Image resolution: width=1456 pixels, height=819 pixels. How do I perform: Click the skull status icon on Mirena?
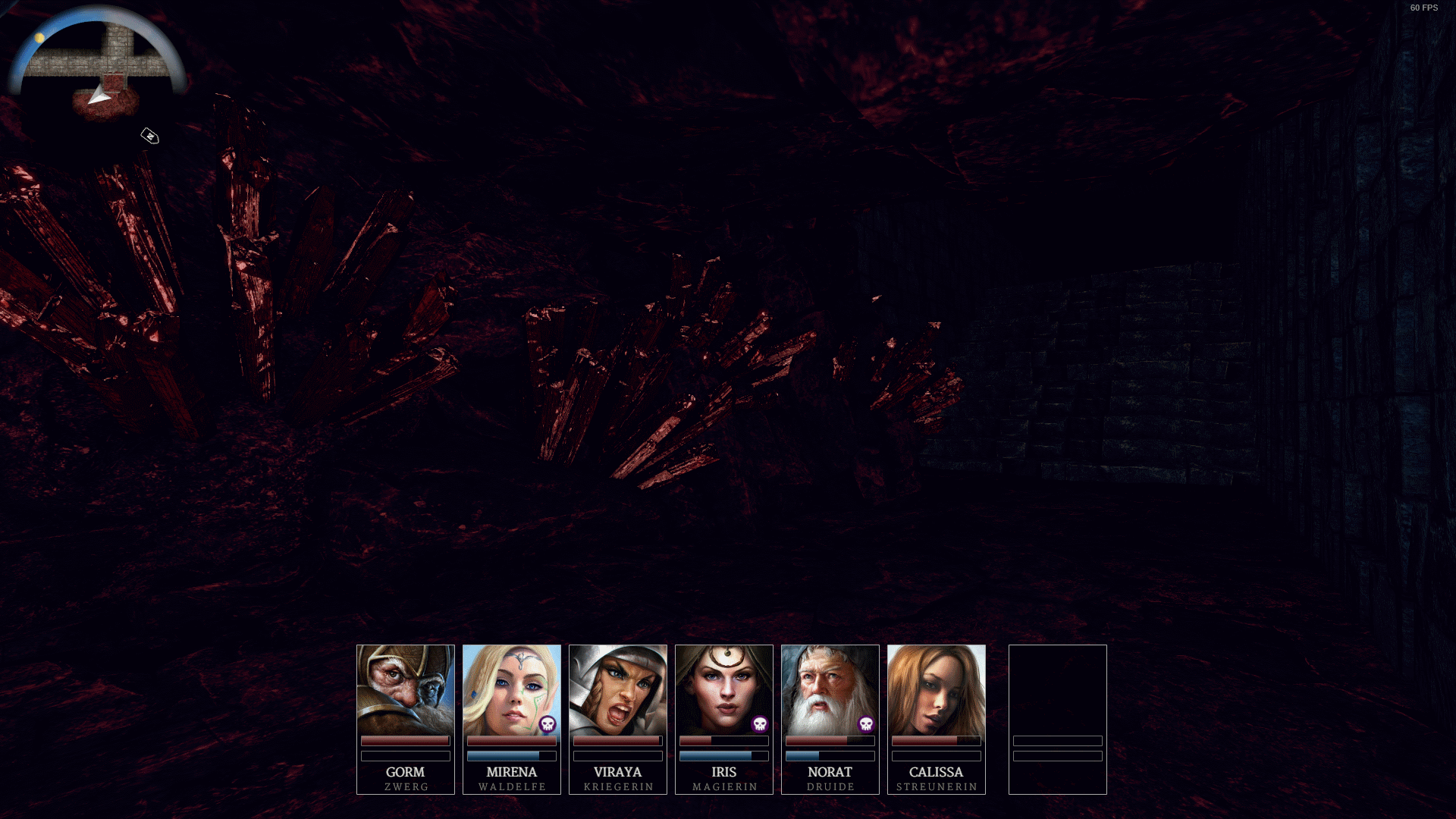(548, 724)
